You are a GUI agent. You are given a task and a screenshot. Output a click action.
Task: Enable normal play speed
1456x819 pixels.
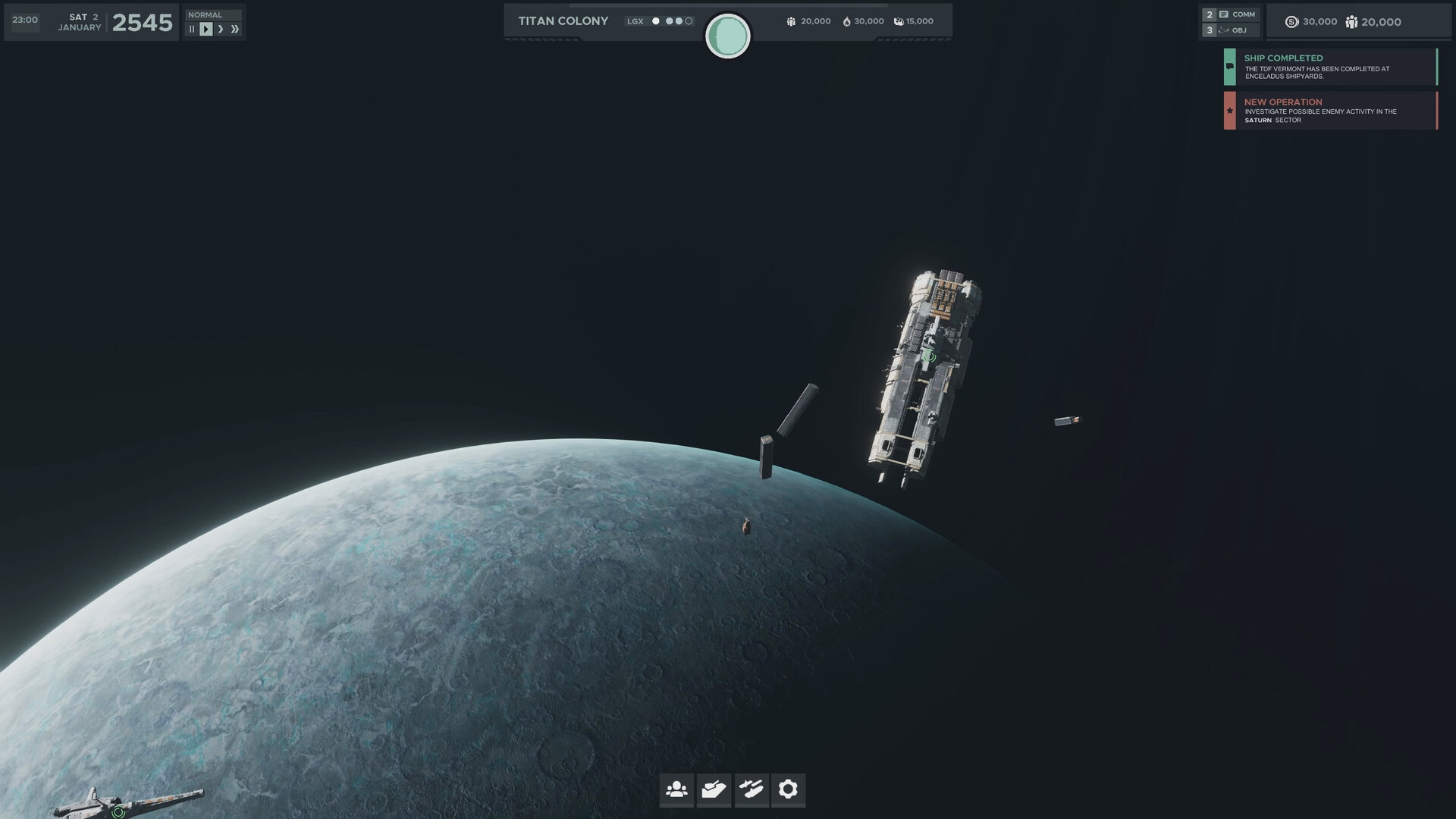tap(205, 28)
